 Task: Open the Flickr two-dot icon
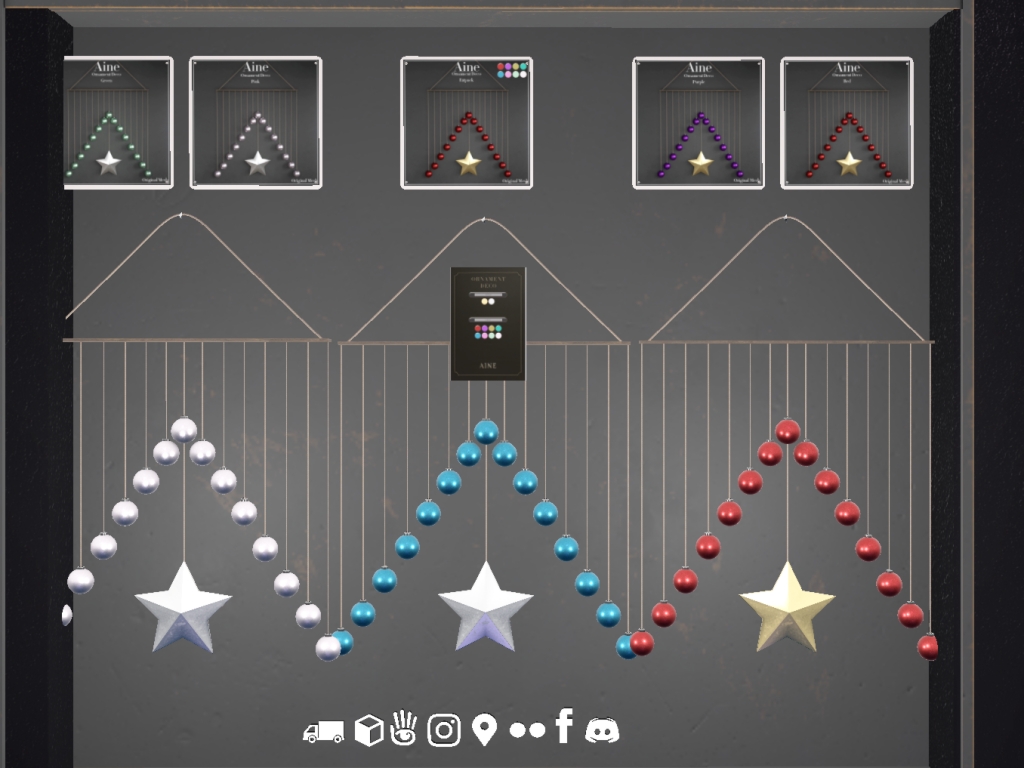pyautogui.click(x=527, y=730)
